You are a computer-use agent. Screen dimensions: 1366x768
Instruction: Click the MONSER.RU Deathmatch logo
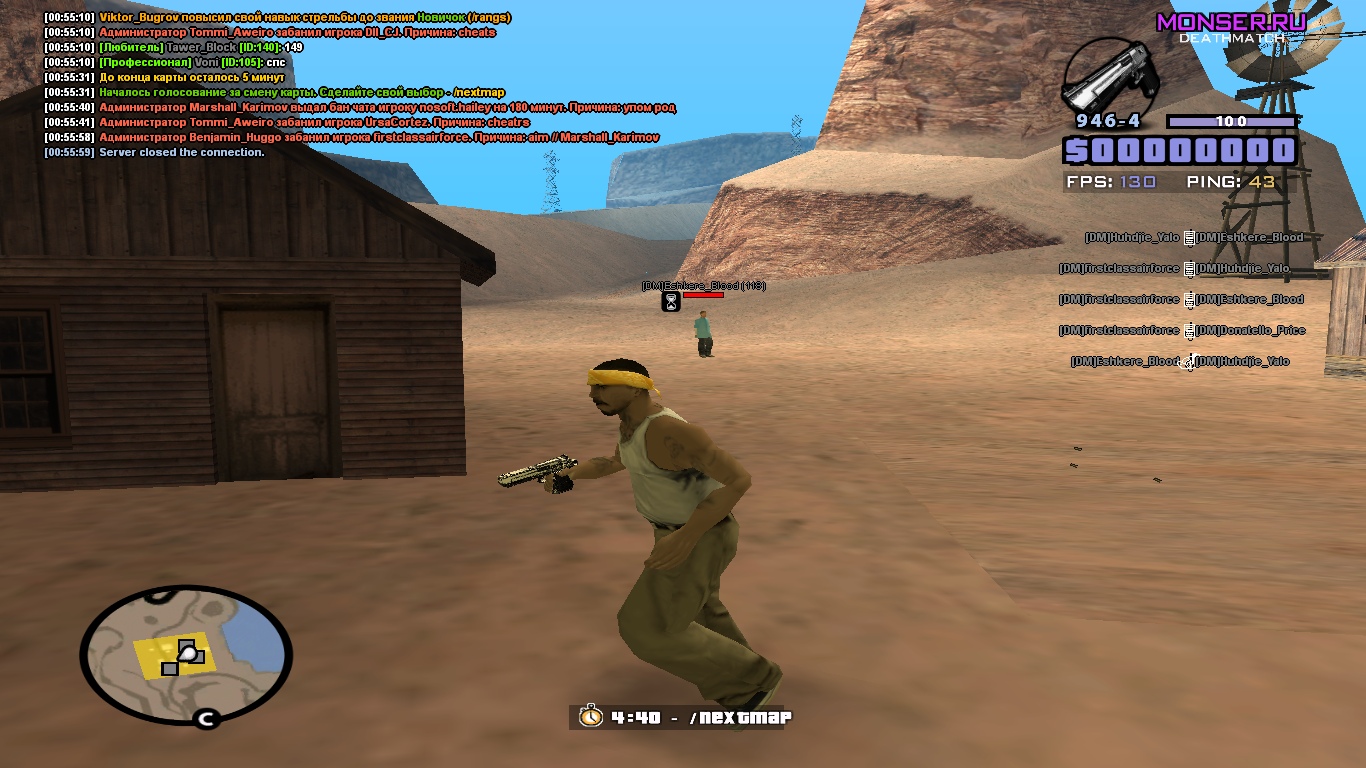[x=1231, y=27]
